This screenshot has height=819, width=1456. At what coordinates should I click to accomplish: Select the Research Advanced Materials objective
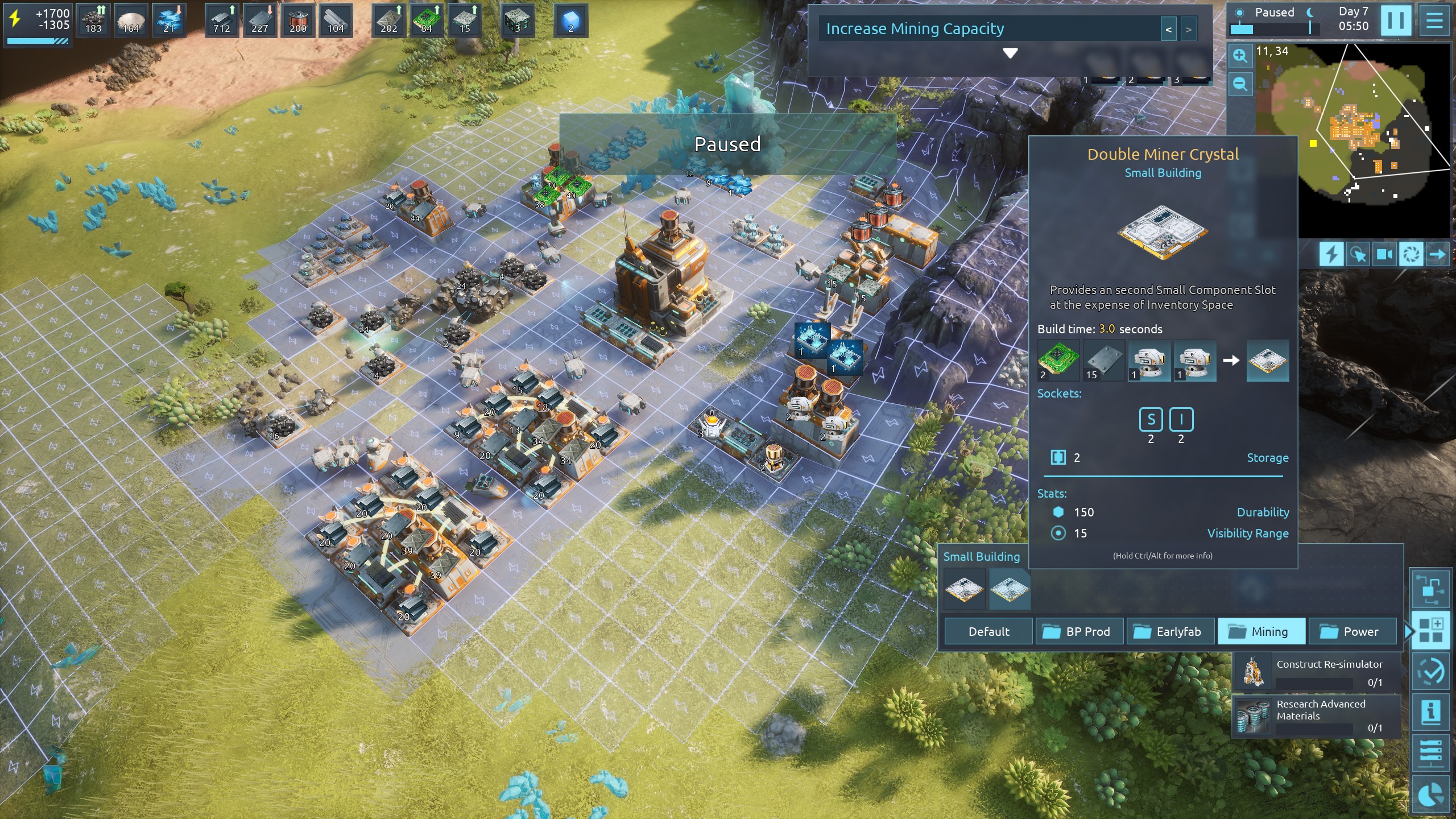point(1316,715)
